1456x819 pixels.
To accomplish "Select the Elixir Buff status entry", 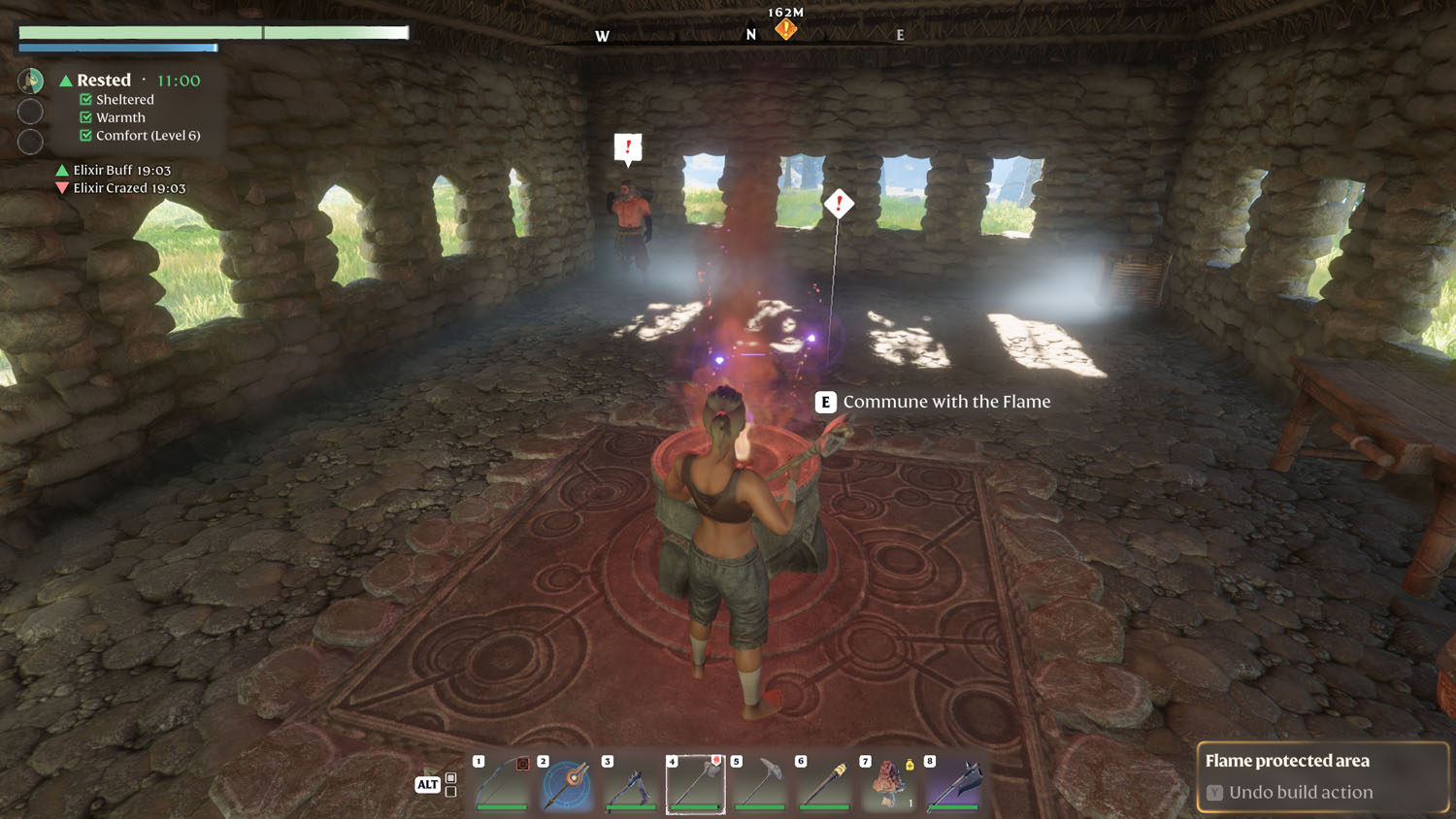I will (x=121, y=170).
